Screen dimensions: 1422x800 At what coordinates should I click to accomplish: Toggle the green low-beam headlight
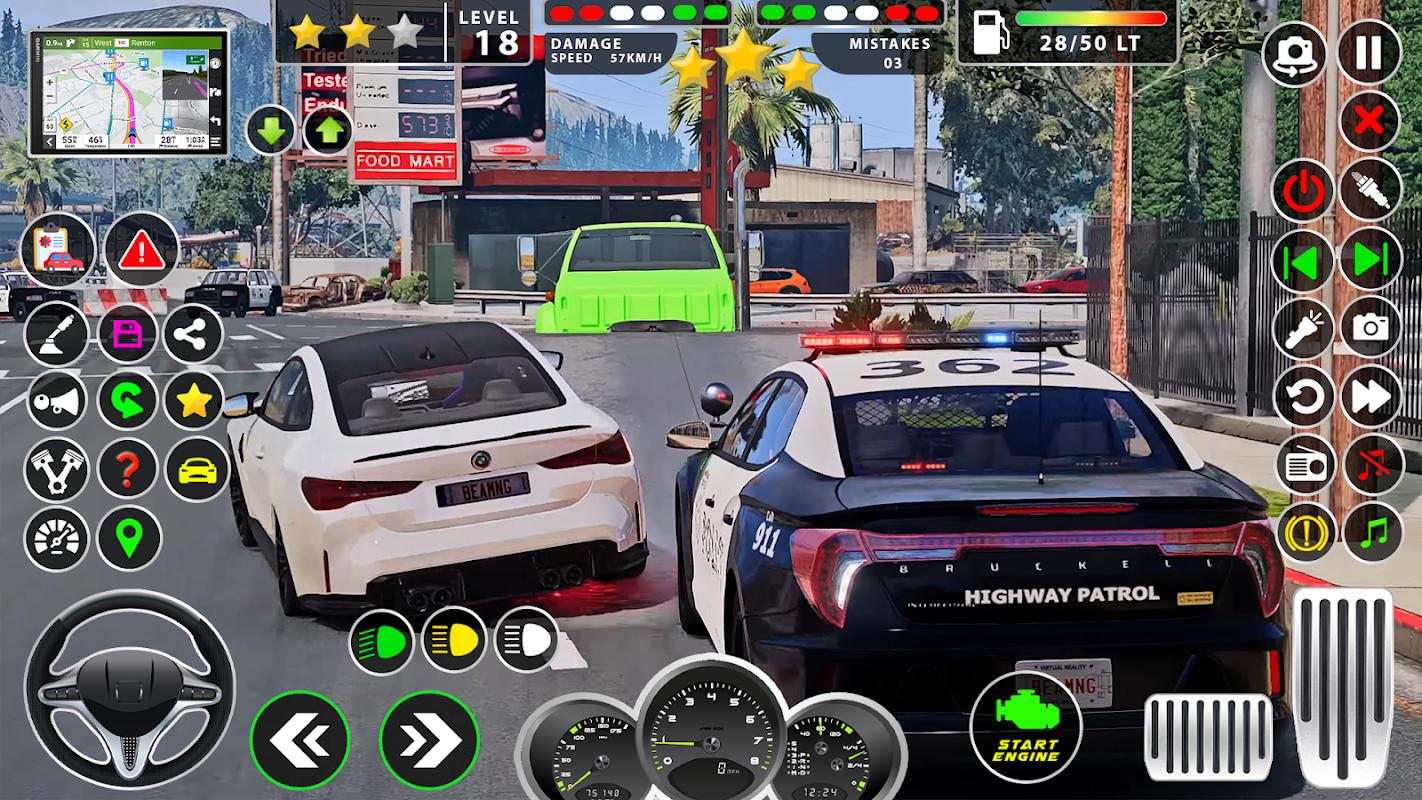click(x=381, y=641)
